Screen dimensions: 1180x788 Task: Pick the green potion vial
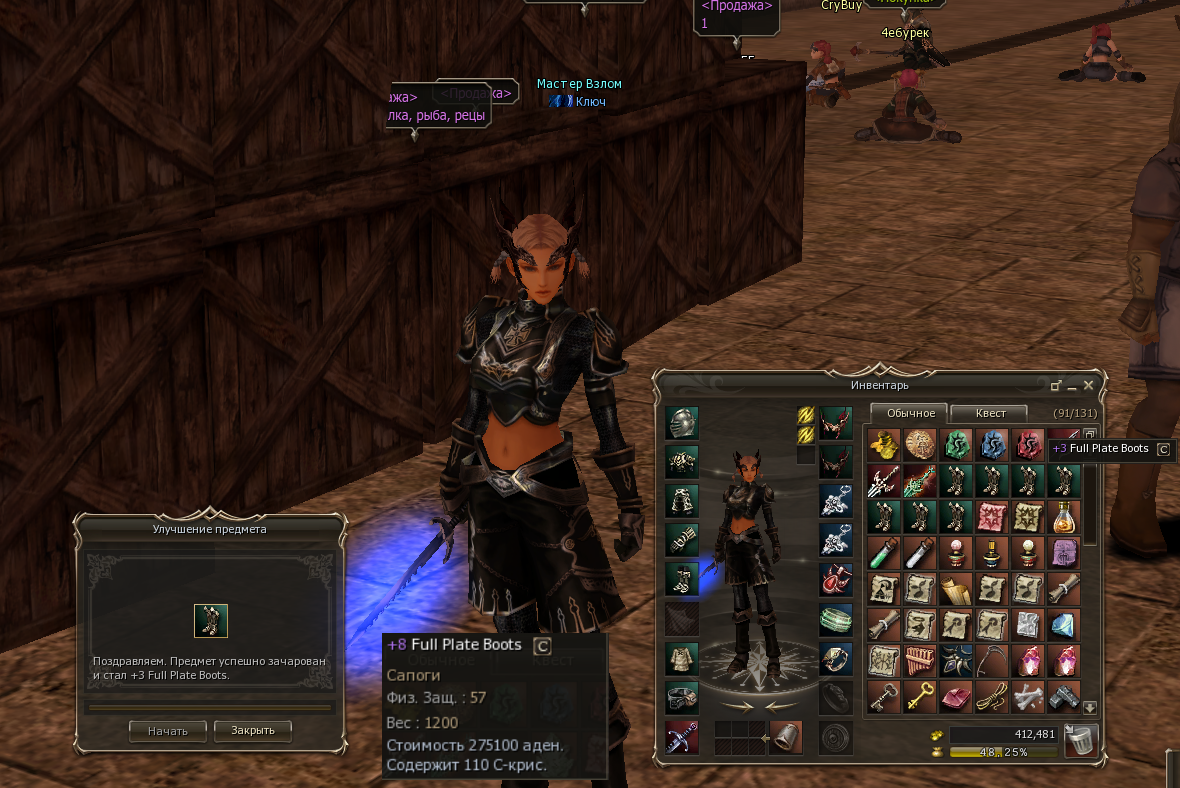click(x=884, y=551)
